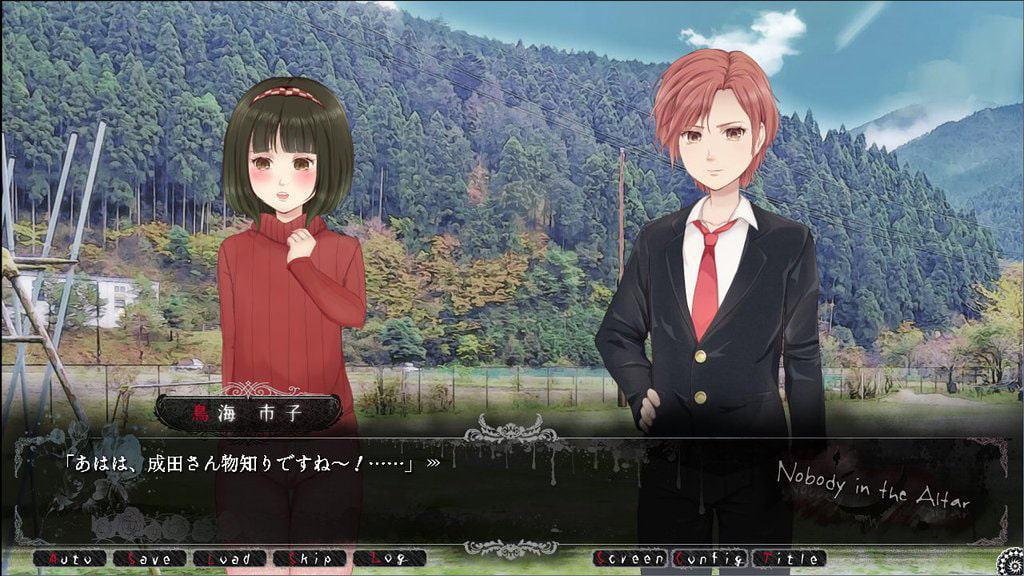The height and width of the screenshot is (576, 1024).
Task: Enable Auto text advance mode
Action: pyautogui.click(x=68, y=559)
